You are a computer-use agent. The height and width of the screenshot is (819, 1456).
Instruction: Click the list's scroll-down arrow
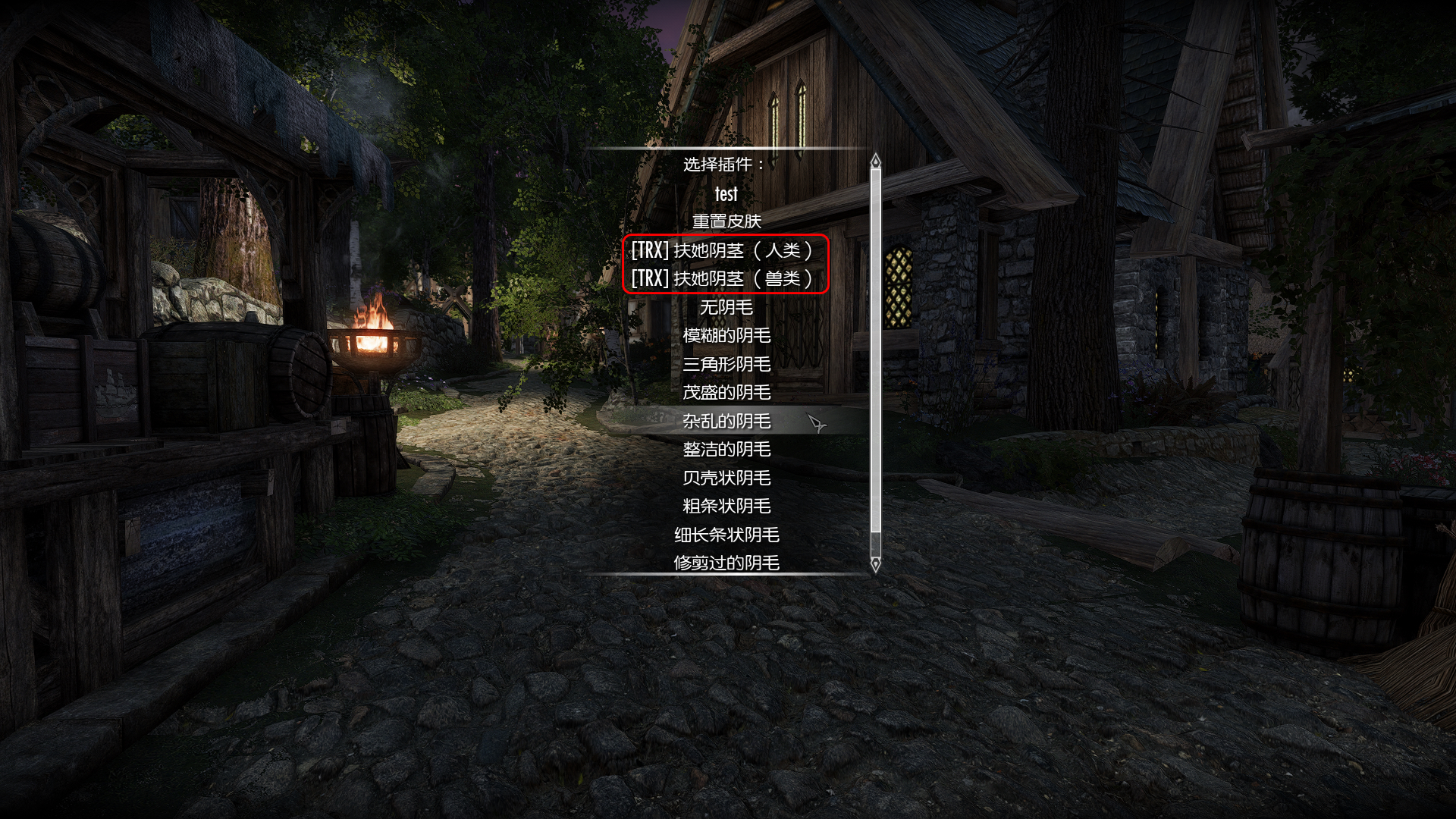click(876, 564)
